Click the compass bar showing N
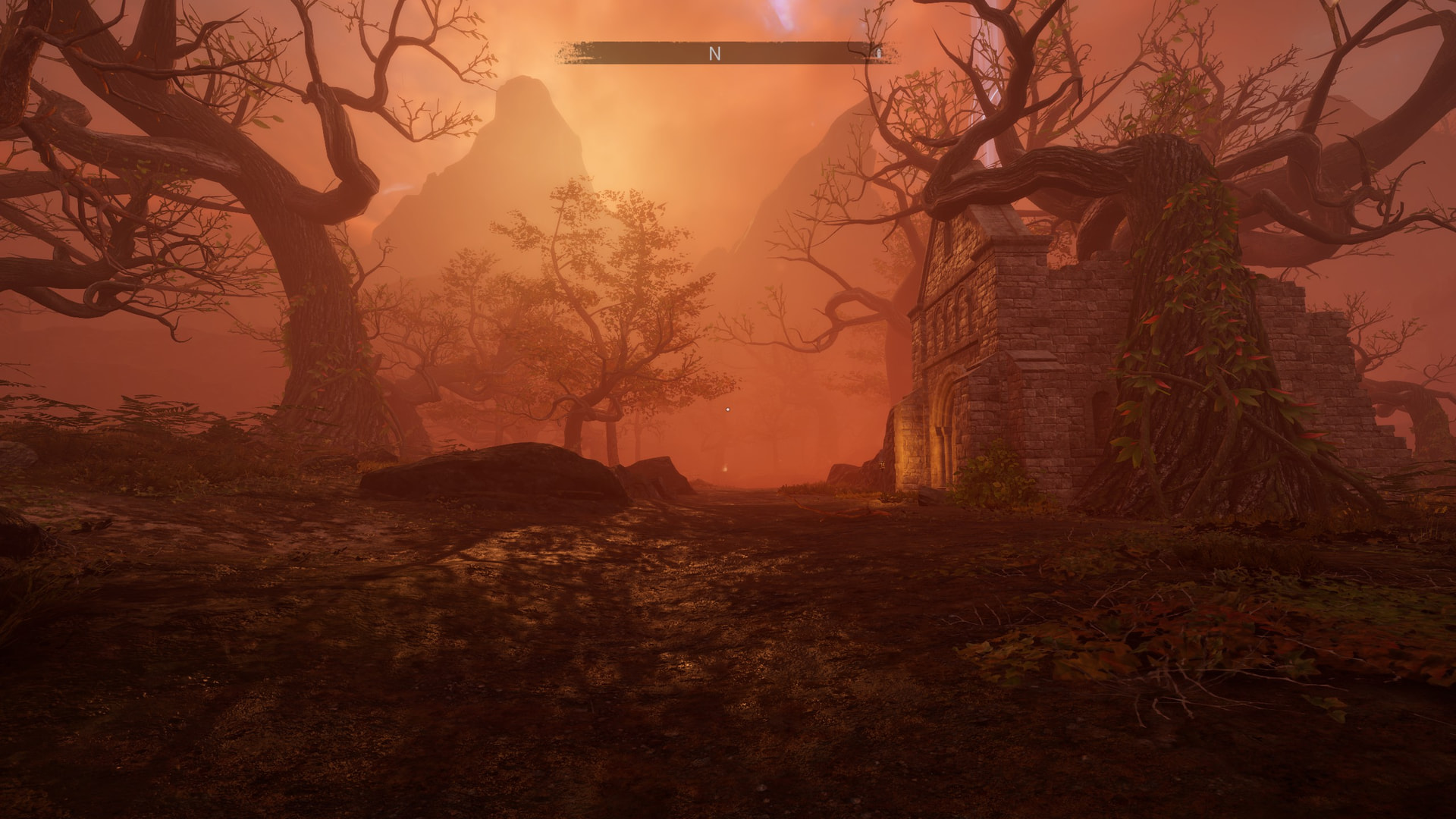 (x=714, y=53)
